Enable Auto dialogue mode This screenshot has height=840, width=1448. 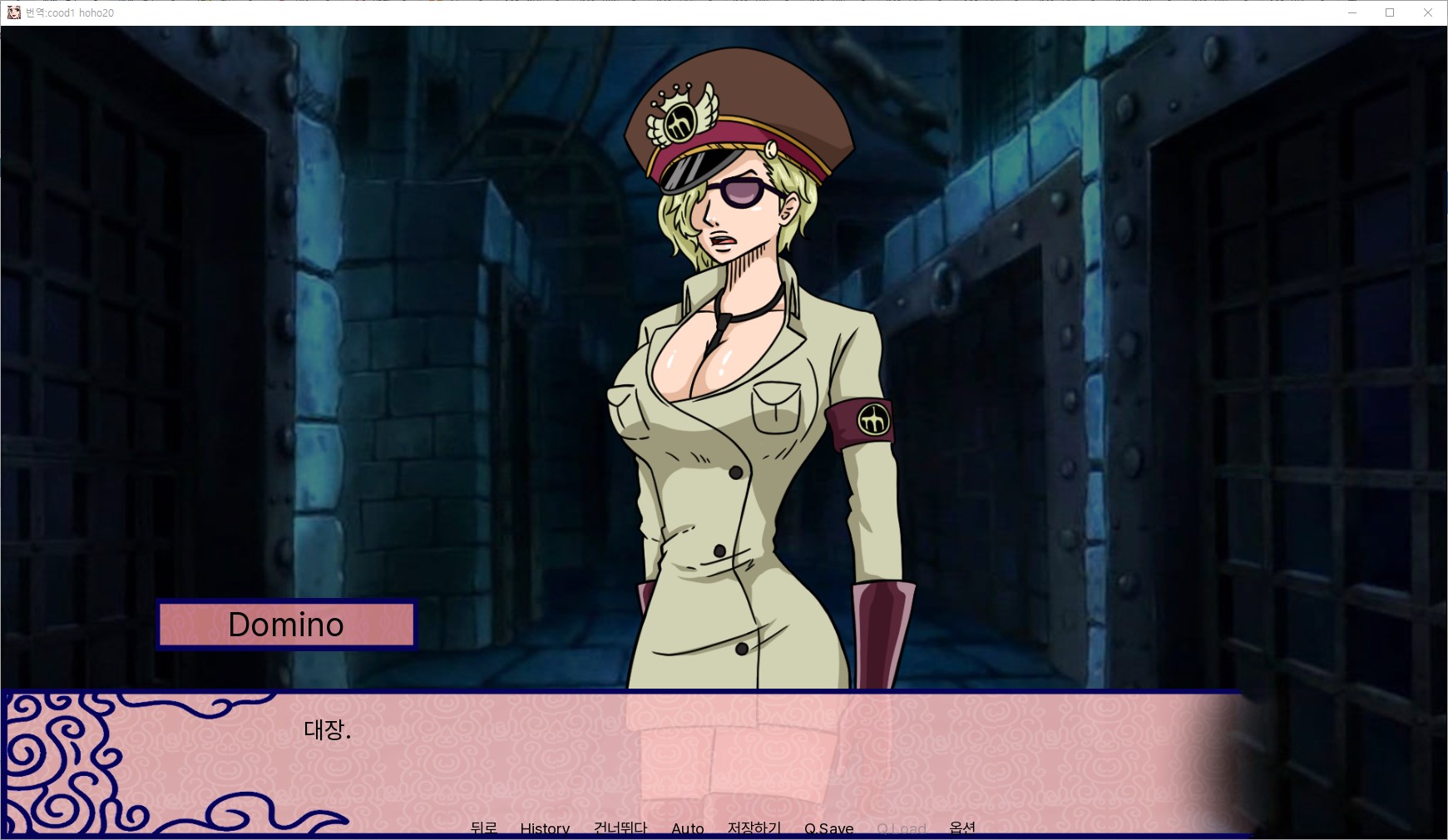(x=688, y=828)
